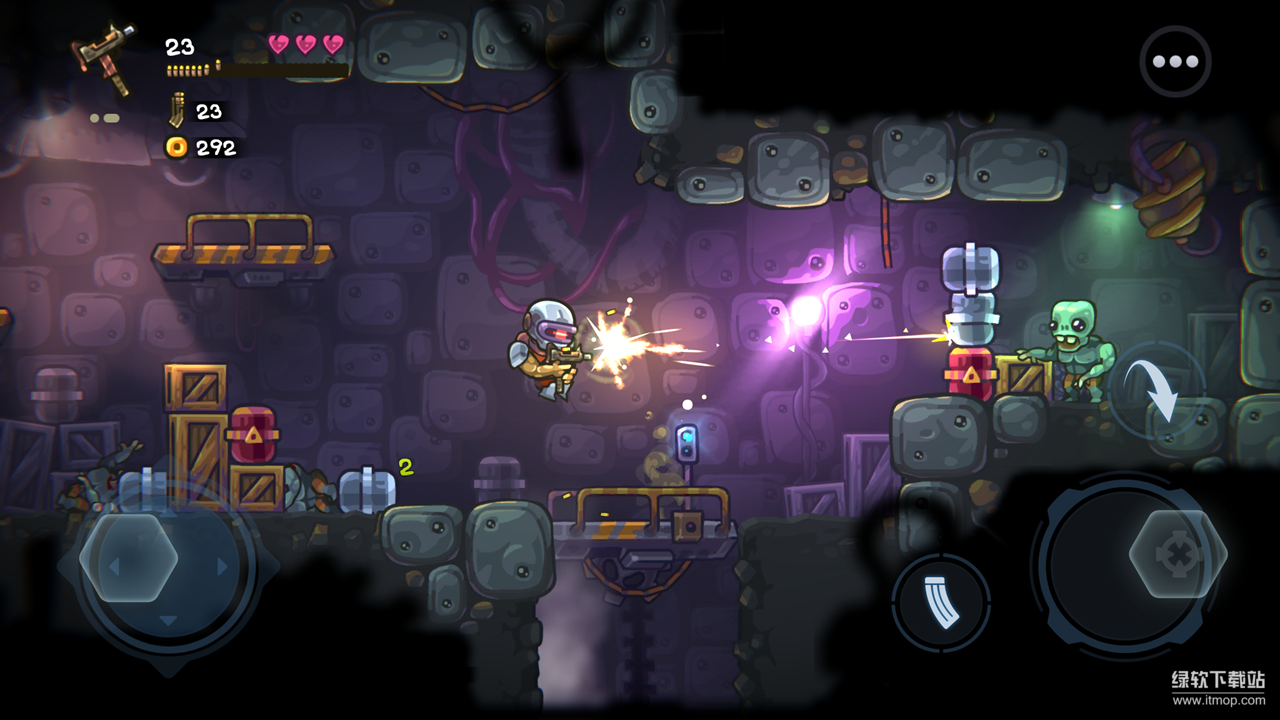Tap the curved-arrow jump button

[1158, 391]
